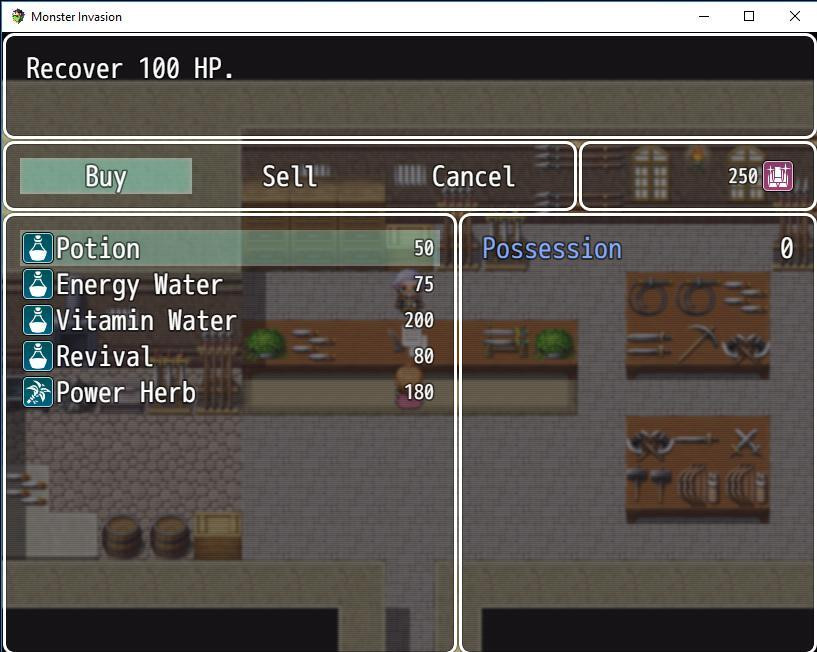Select the Buy command

[106, 177]
